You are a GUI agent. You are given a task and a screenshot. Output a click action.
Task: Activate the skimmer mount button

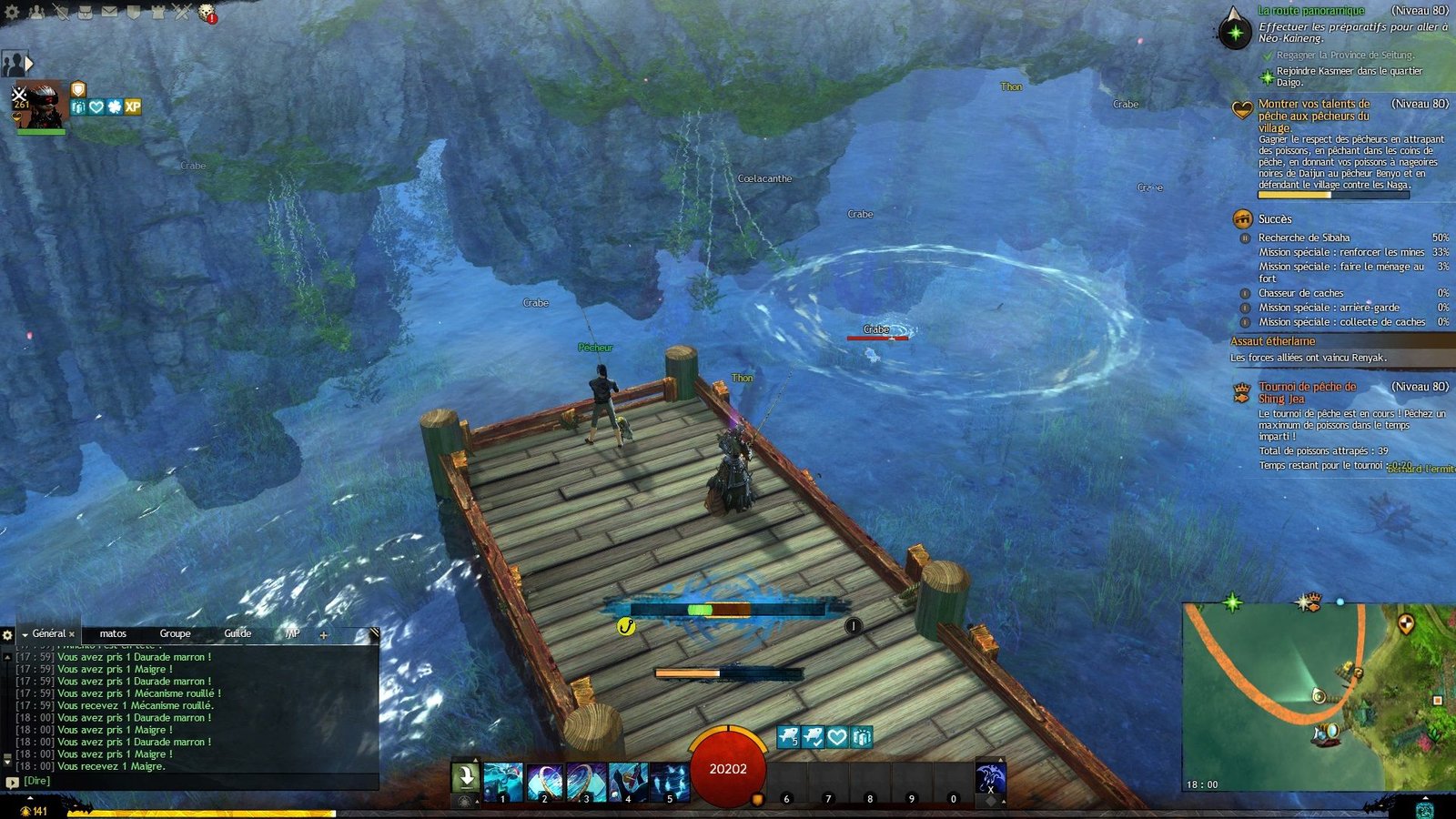pyautogui.click(x=990, y=779)
